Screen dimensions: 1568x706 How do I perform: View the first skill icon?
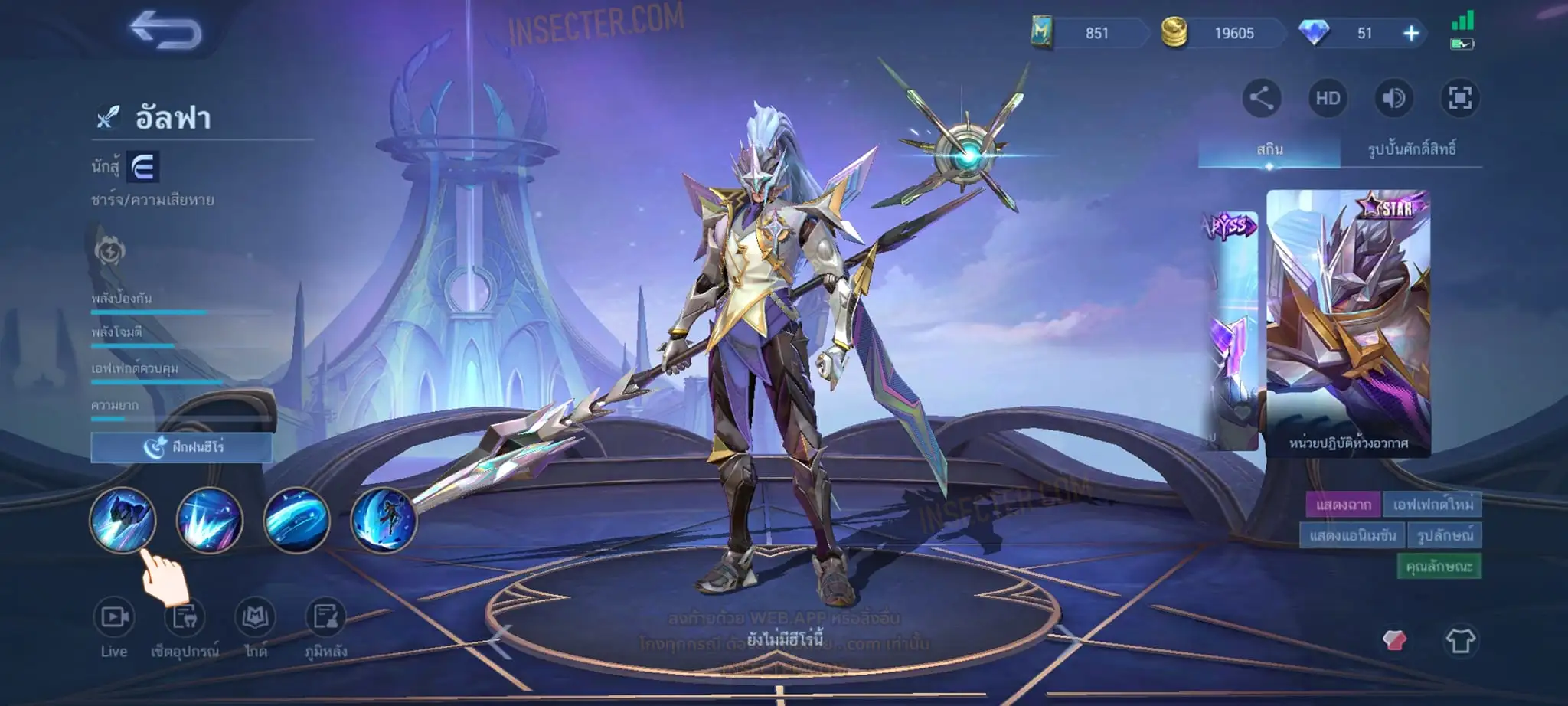point(122,520)
